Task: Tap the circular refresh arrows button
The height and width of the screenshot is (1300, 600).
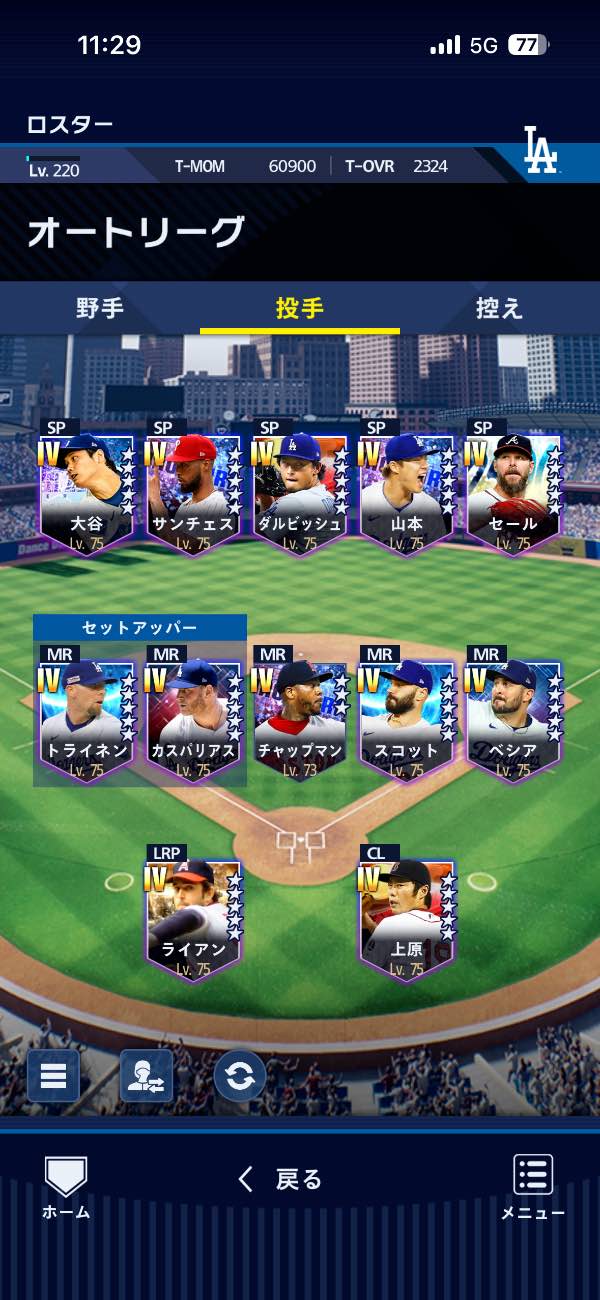Action: click(x=240, y=1076)
